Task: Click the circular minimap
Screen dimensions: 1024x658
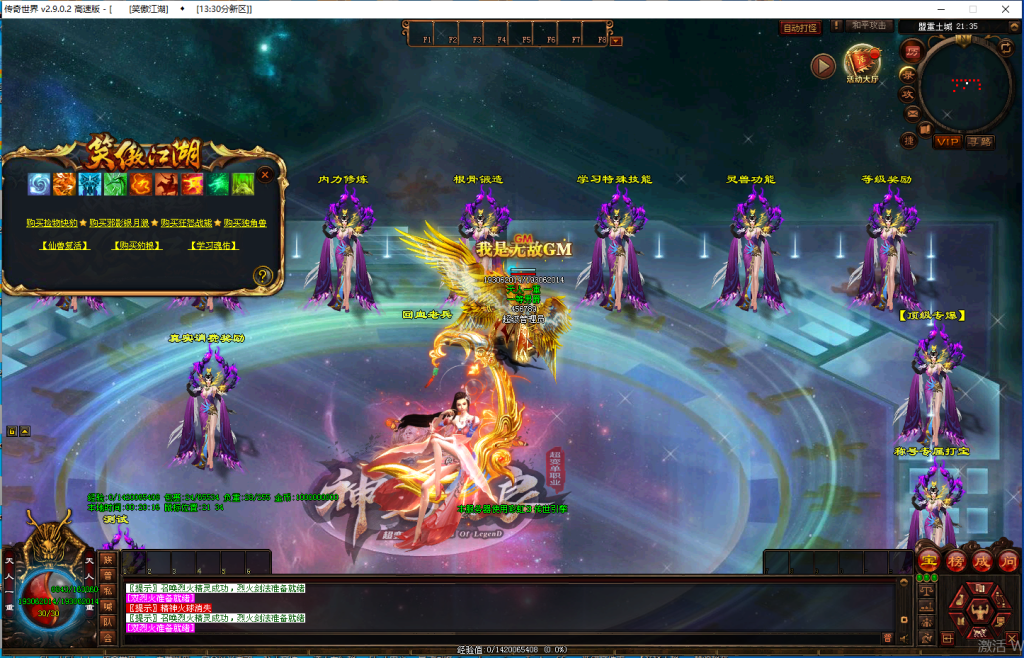Action: coord(965,85)
